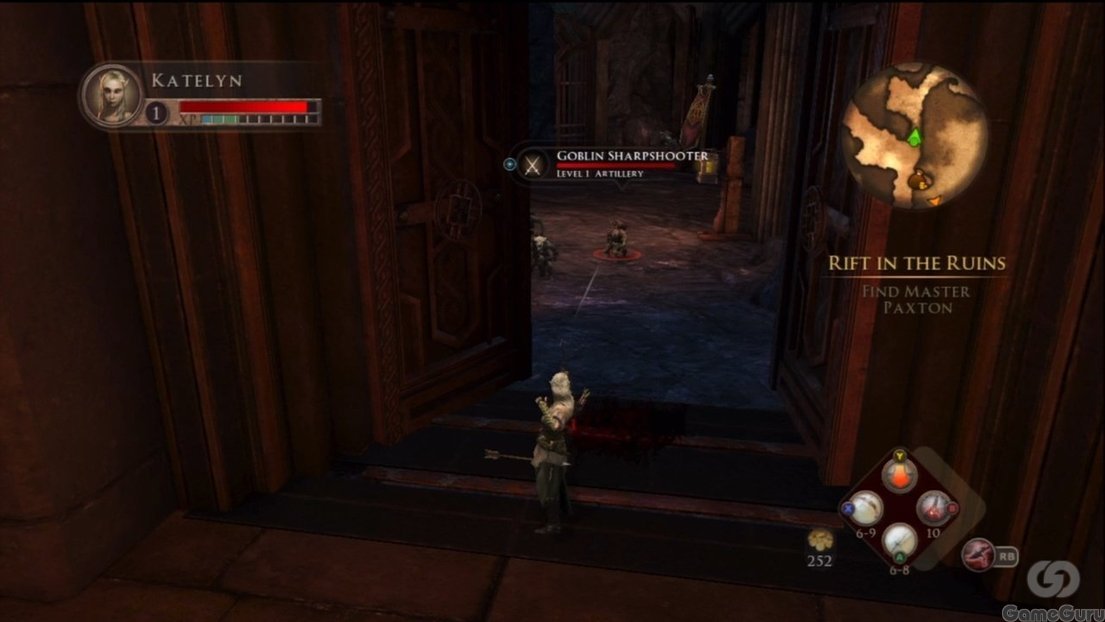
Task: Select the Goblin Sharpshooter target nameplate
Action: 632,156
